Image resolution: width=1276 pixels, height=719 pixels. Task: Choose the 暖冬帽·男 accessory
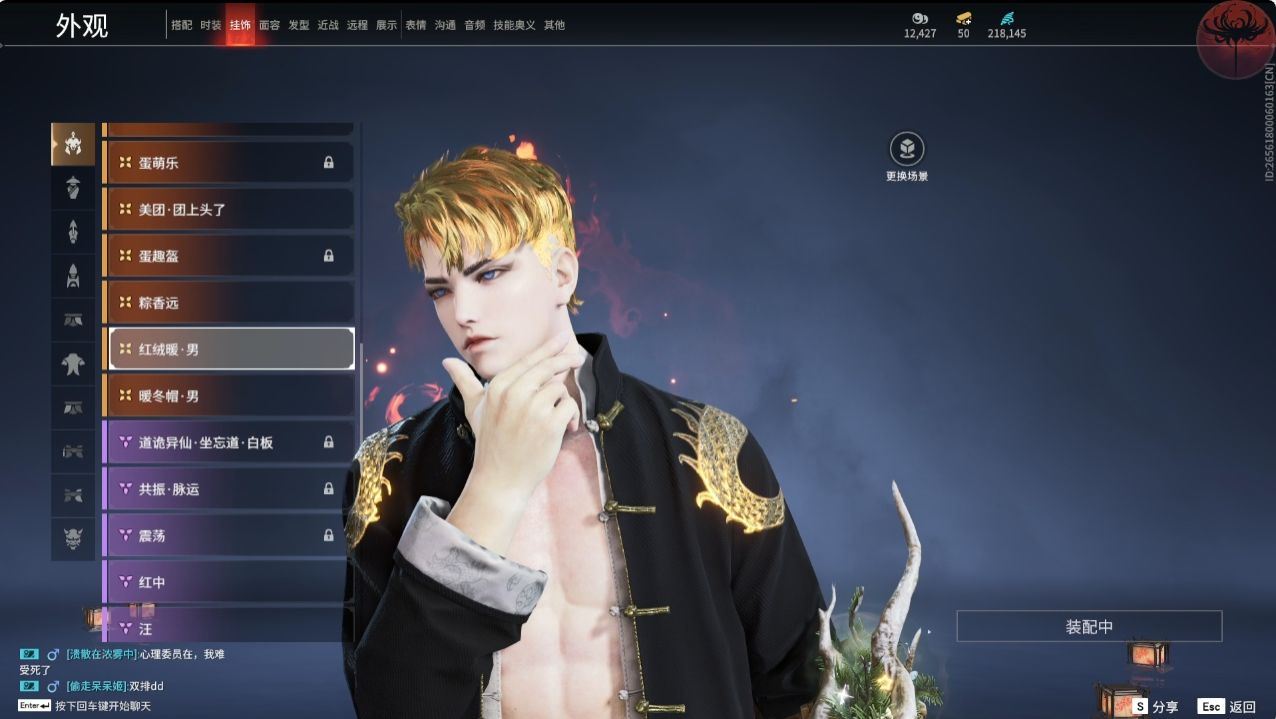click(228, 396)
